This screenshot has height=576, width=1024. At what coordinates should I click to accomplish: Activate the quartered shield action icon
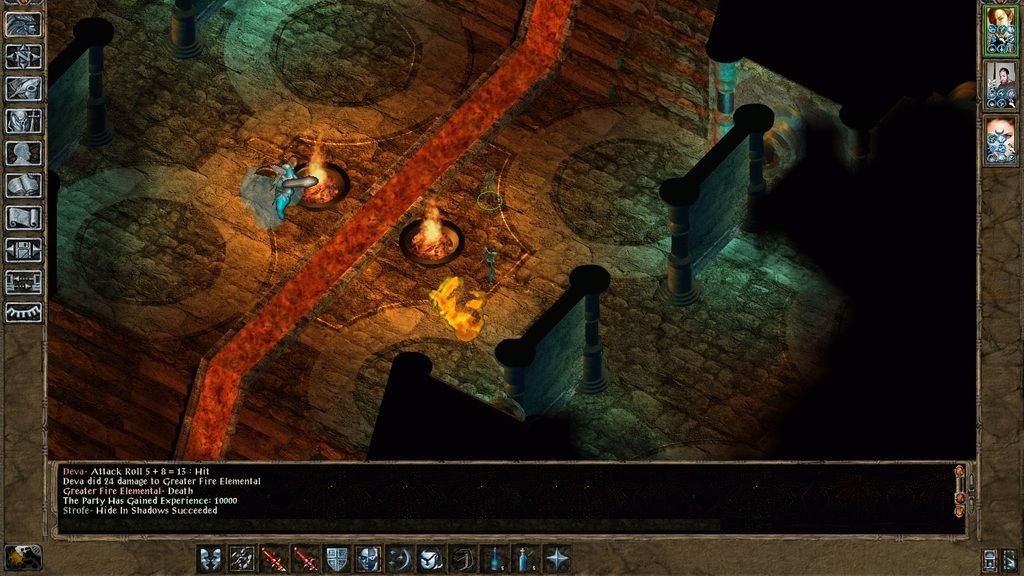[x=338, y=558]
